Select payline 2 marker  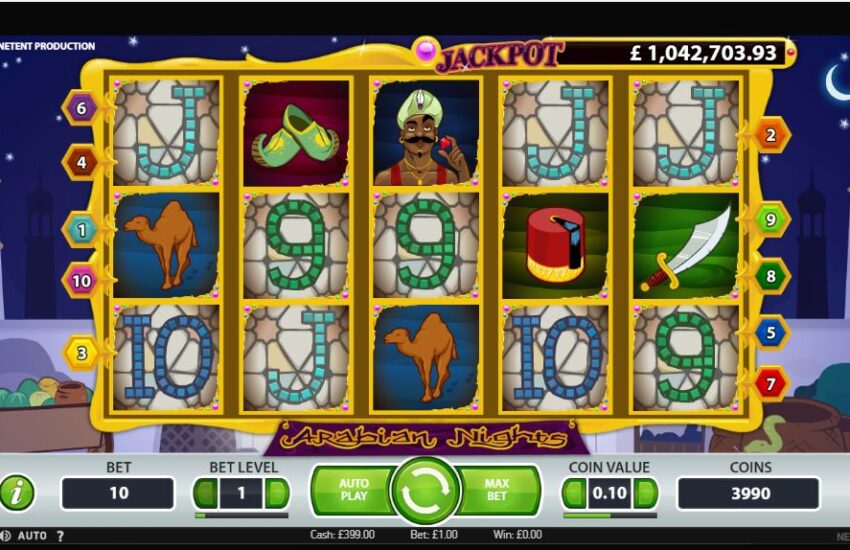[771, 134]
